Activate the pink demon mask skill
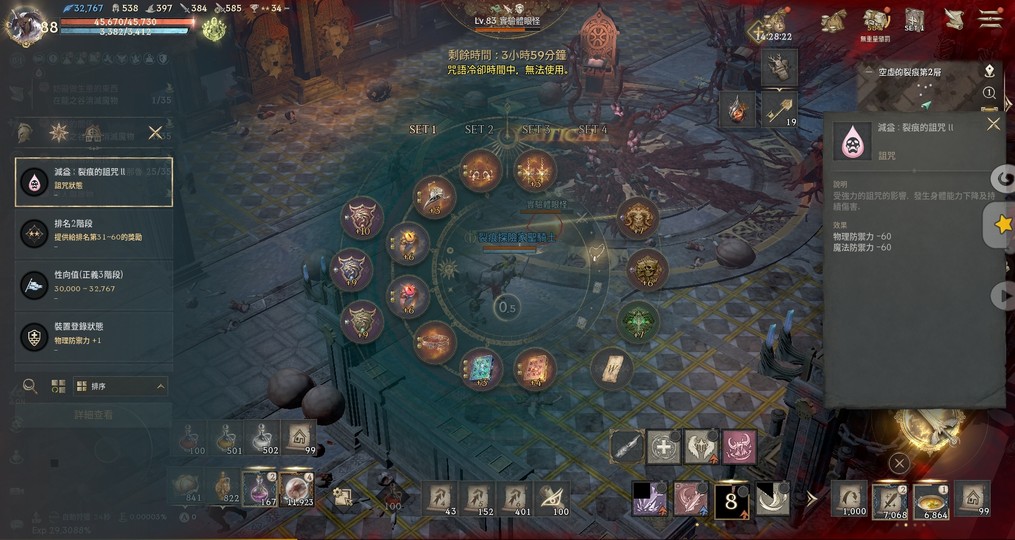1015x540 pixels. 739,447
